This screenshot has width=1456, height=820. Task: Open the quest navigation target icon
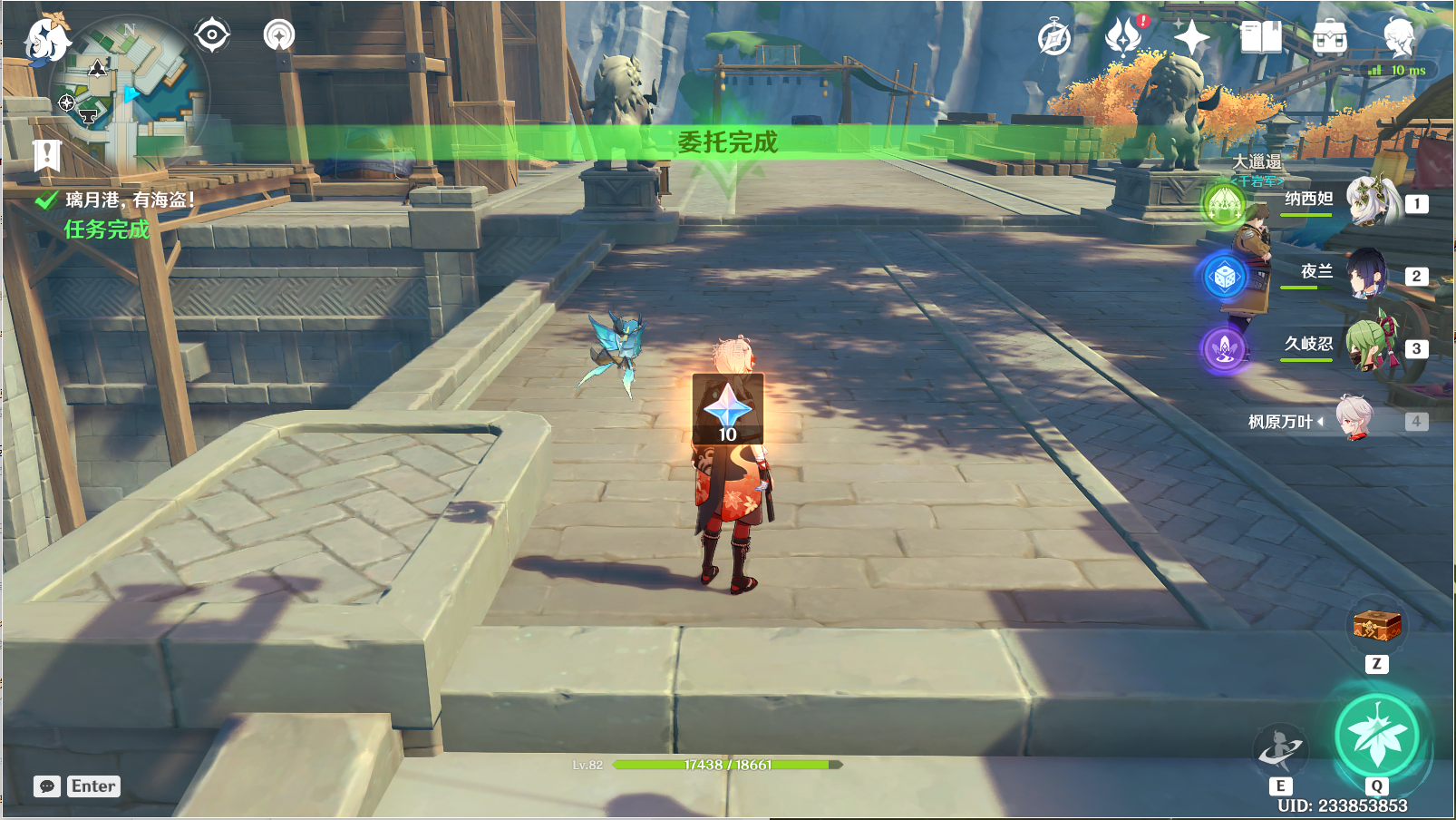(212, 35)
